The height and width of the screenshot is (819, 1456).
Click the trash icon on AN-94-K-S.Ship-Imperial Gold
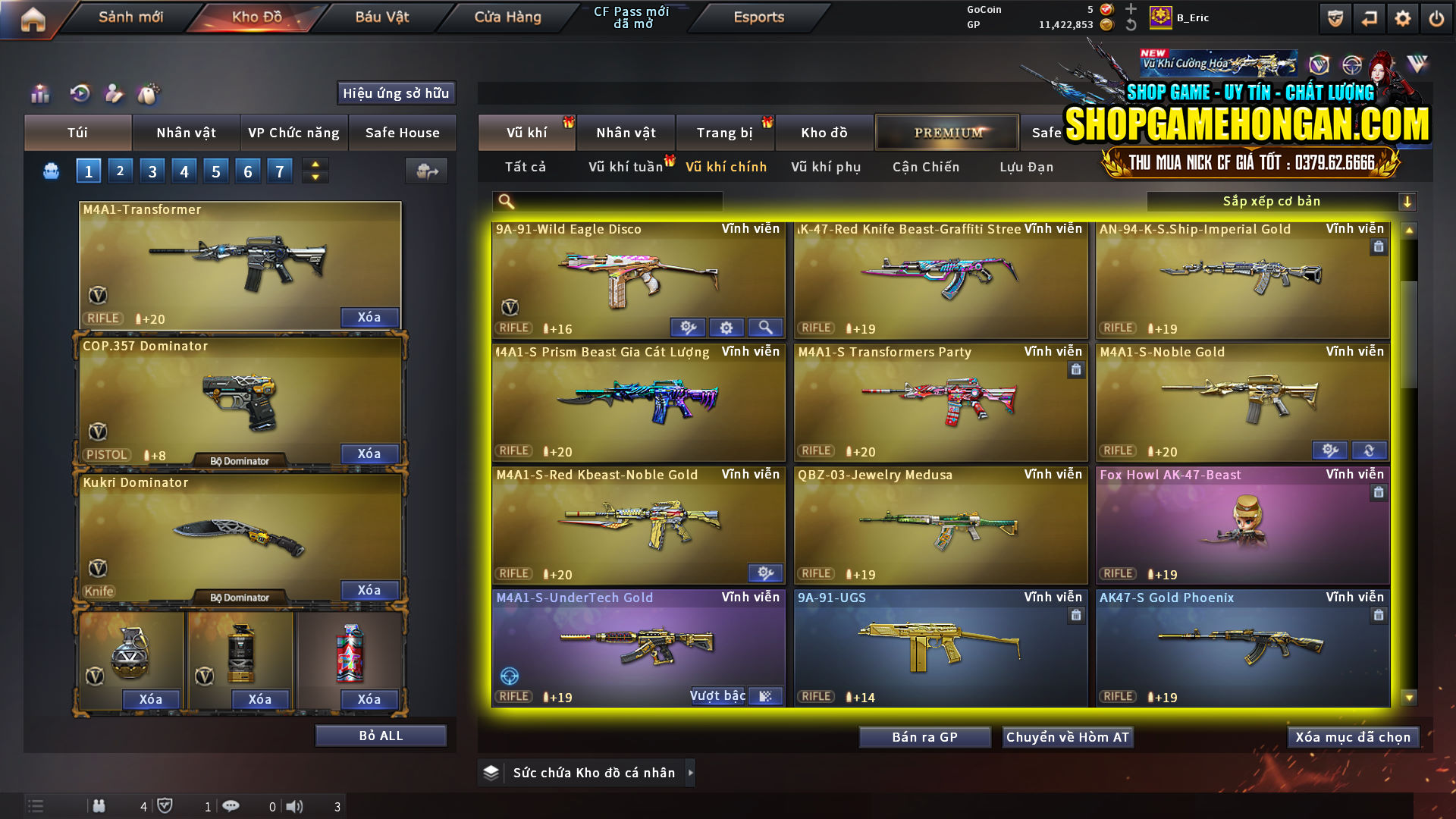[x=1379, y=246]
